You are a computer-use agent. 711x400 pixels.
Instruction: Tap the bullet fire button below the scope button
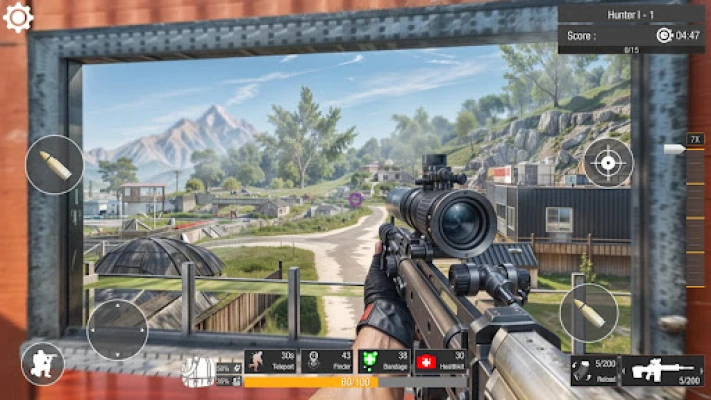pyautogui.click(x=588, y=313)
